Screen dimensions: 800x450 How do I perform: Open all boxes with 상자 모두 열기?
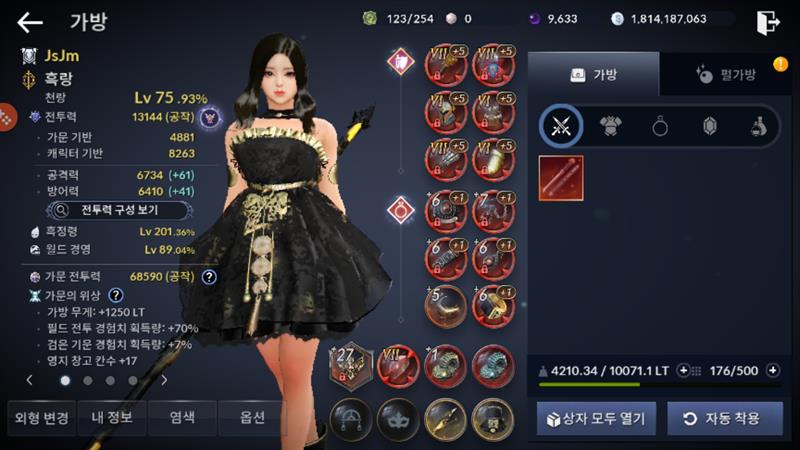(596, 418)
